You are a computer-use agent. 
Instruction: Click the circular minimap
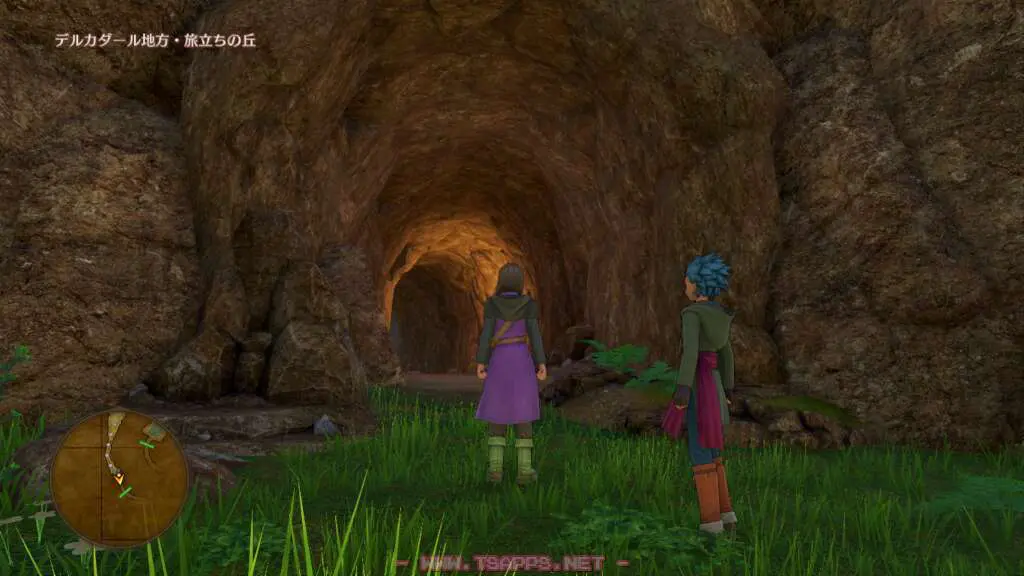coord(119,478)
